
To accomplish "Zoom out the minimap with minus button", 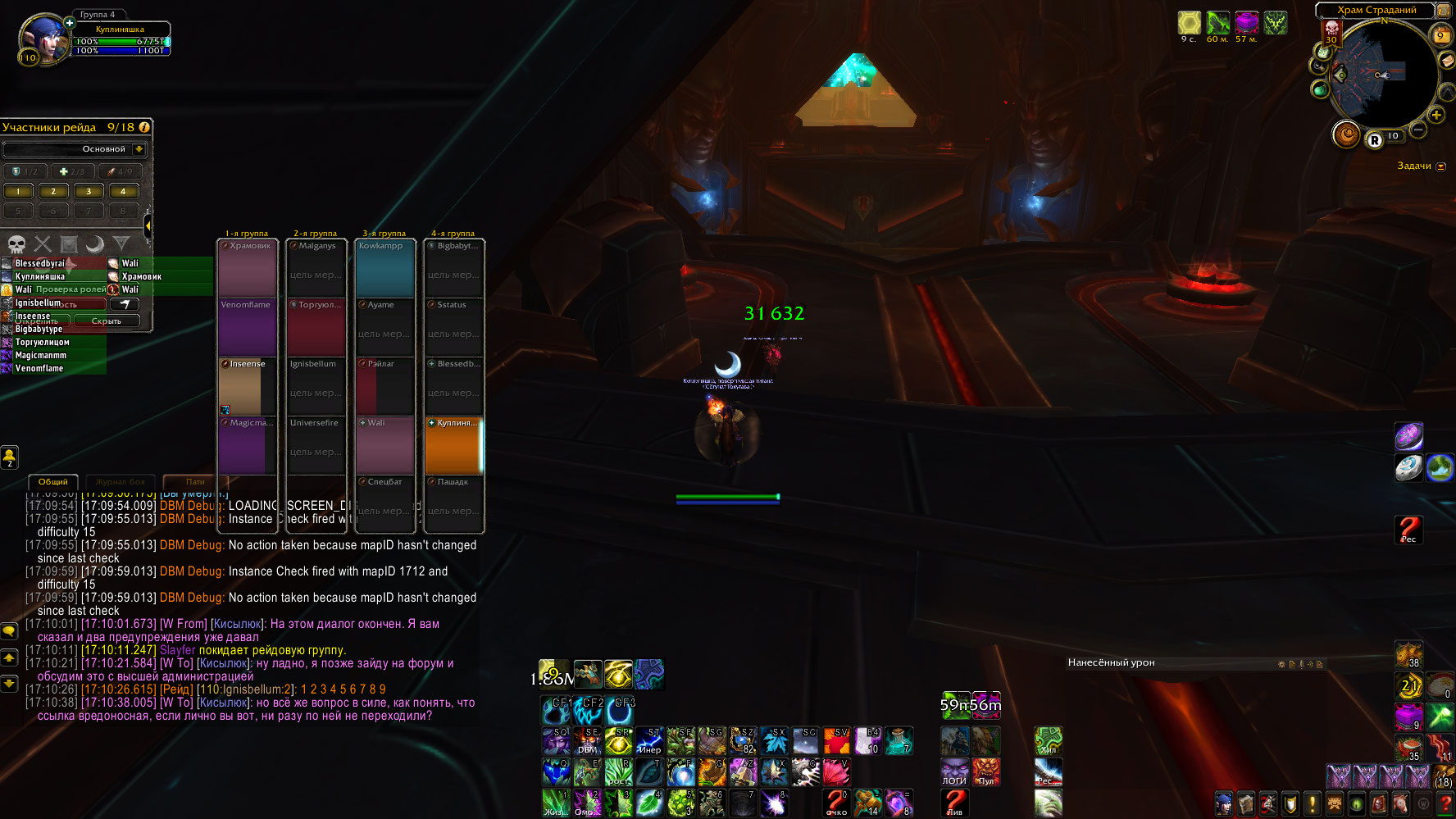I will tap(1418, 130).
